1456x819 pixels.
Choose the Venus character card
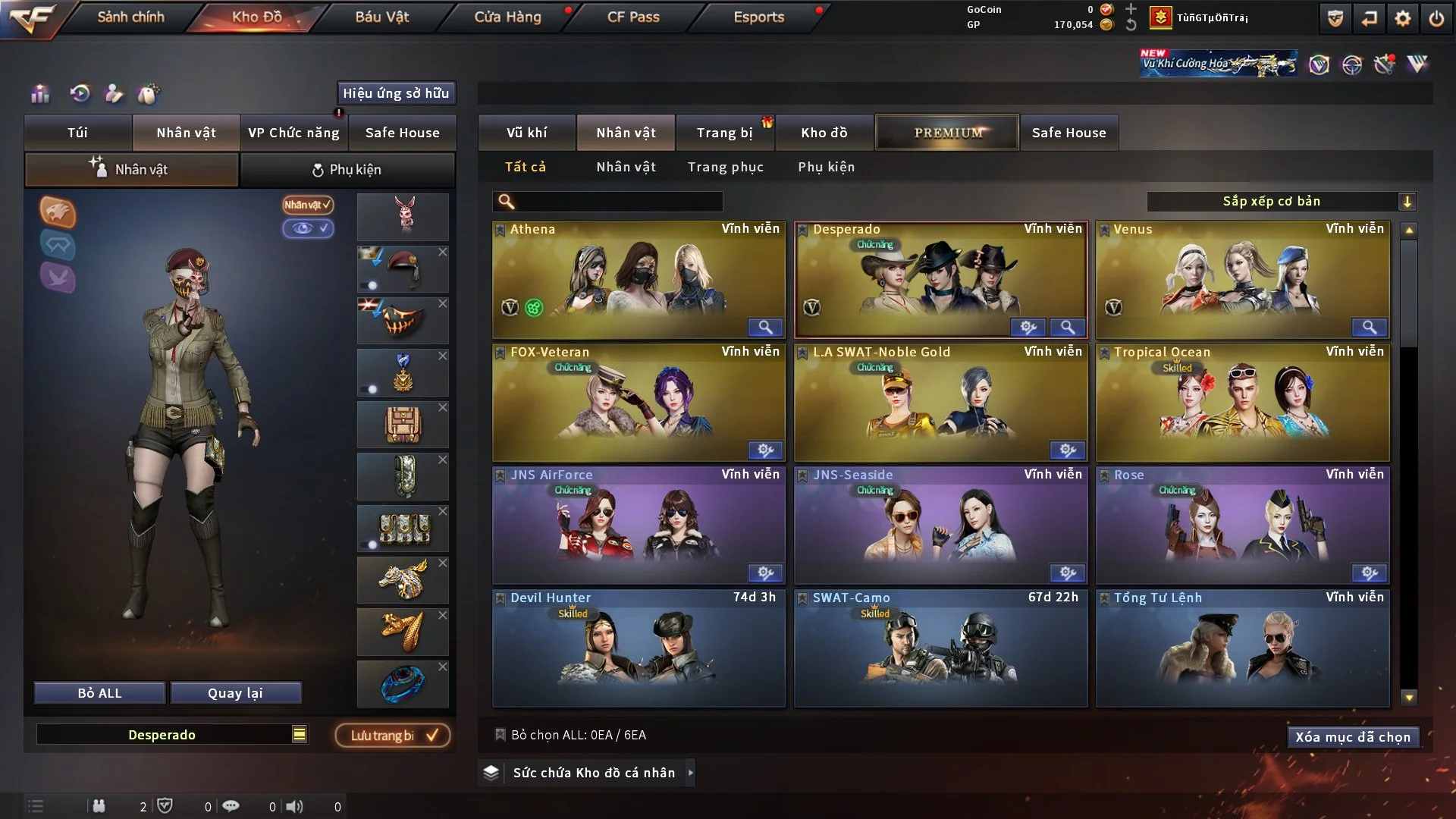pyautogui.click(x=1242, y=279)
